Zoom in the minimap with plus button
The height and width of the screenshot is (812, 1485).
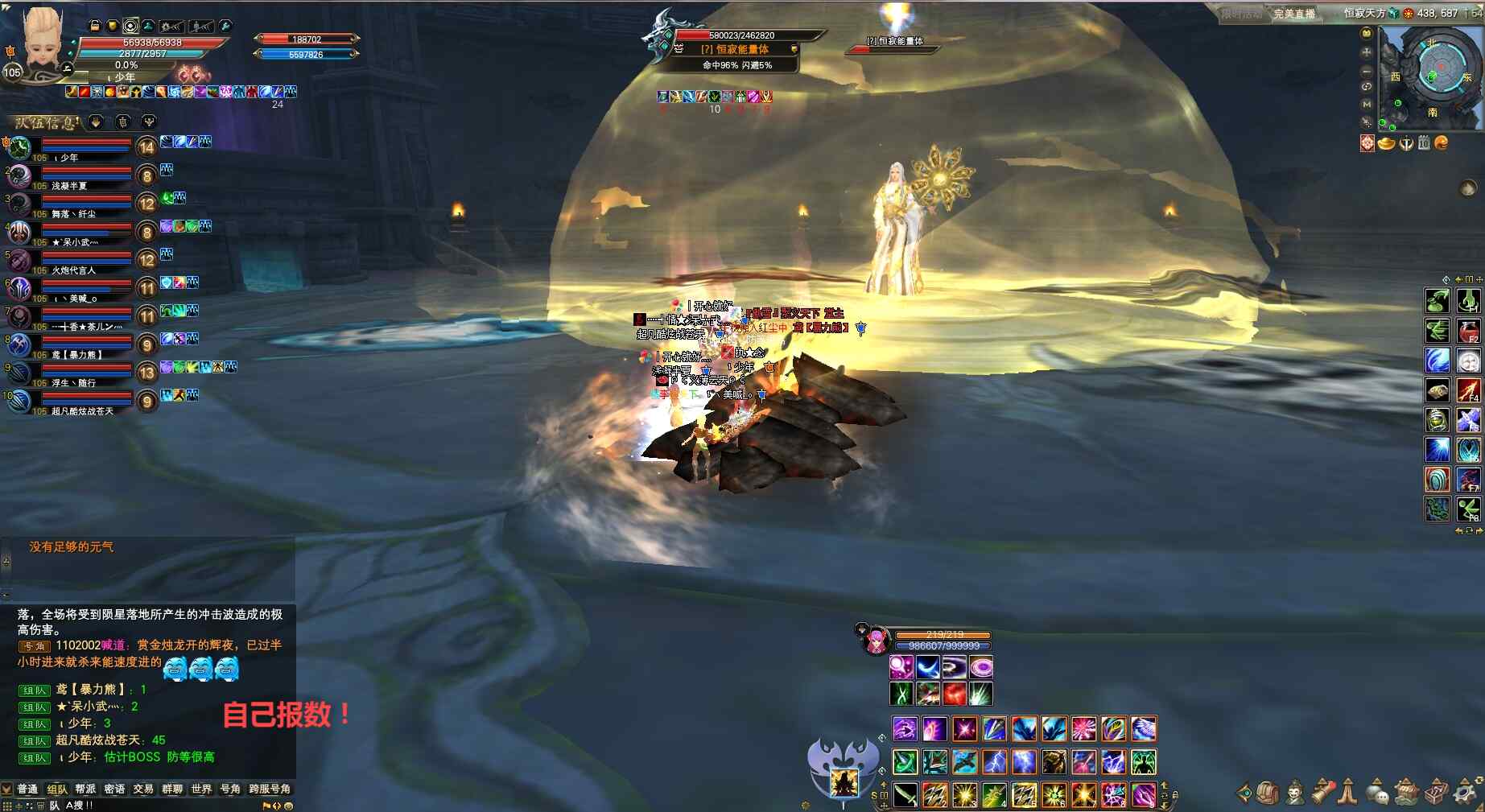1366,52
